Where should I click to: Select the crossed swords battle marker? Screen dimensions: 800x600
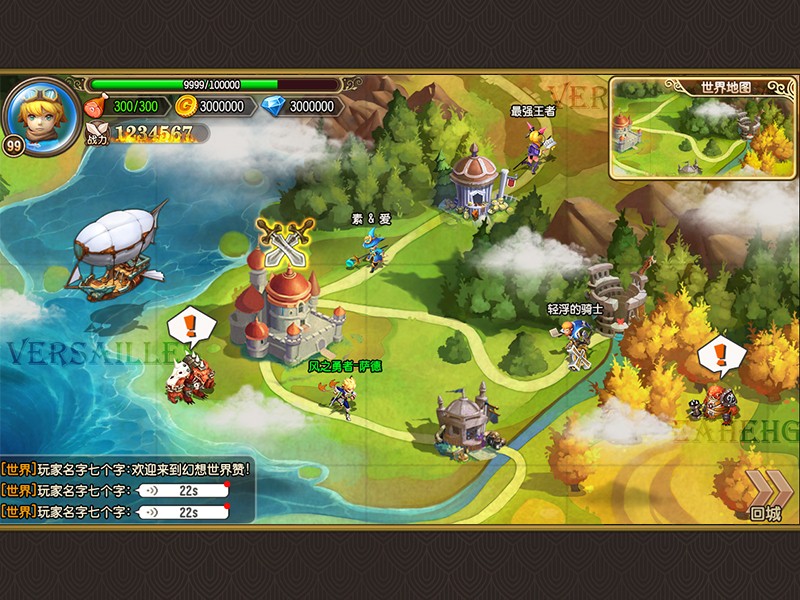285,240
